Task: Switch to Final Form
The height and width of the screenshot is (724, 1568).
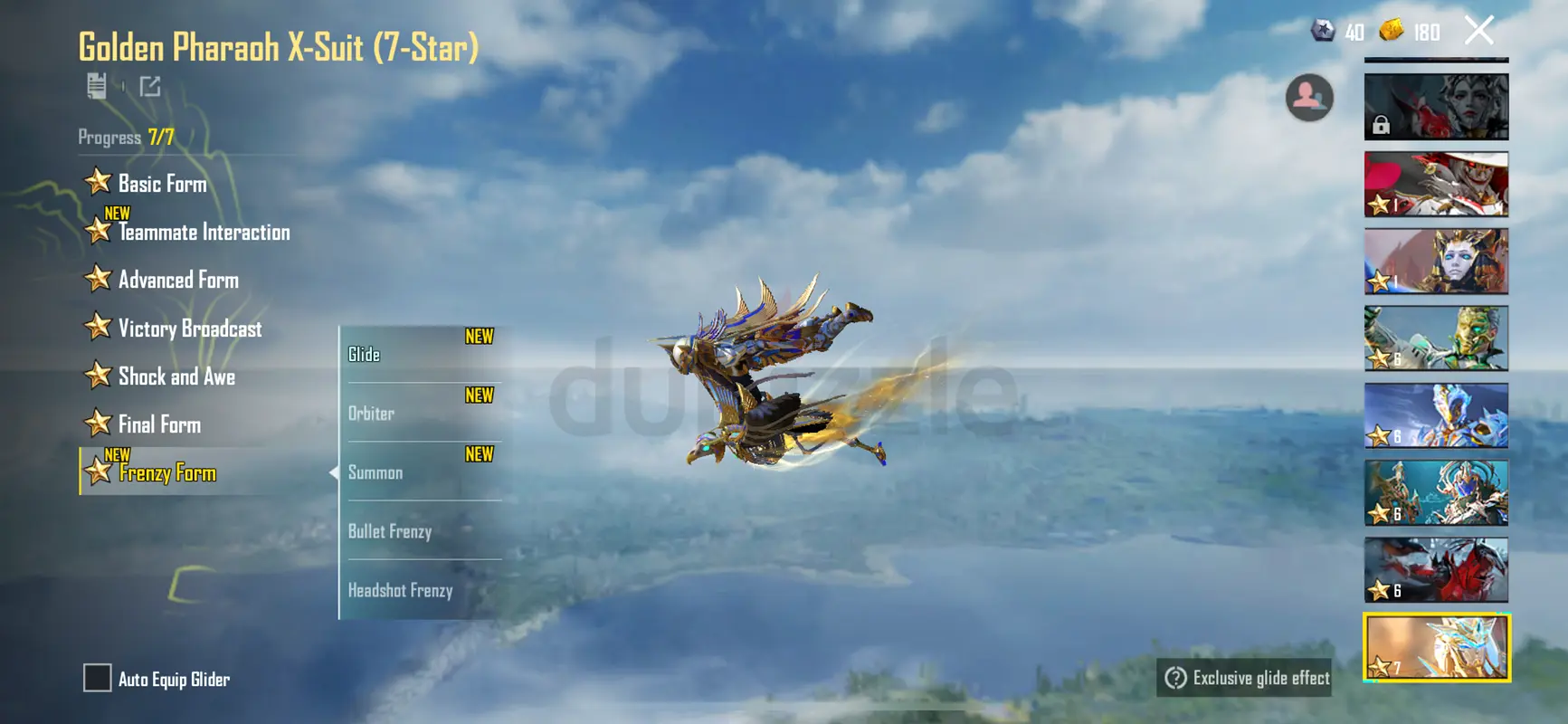Action: (159, 424)
